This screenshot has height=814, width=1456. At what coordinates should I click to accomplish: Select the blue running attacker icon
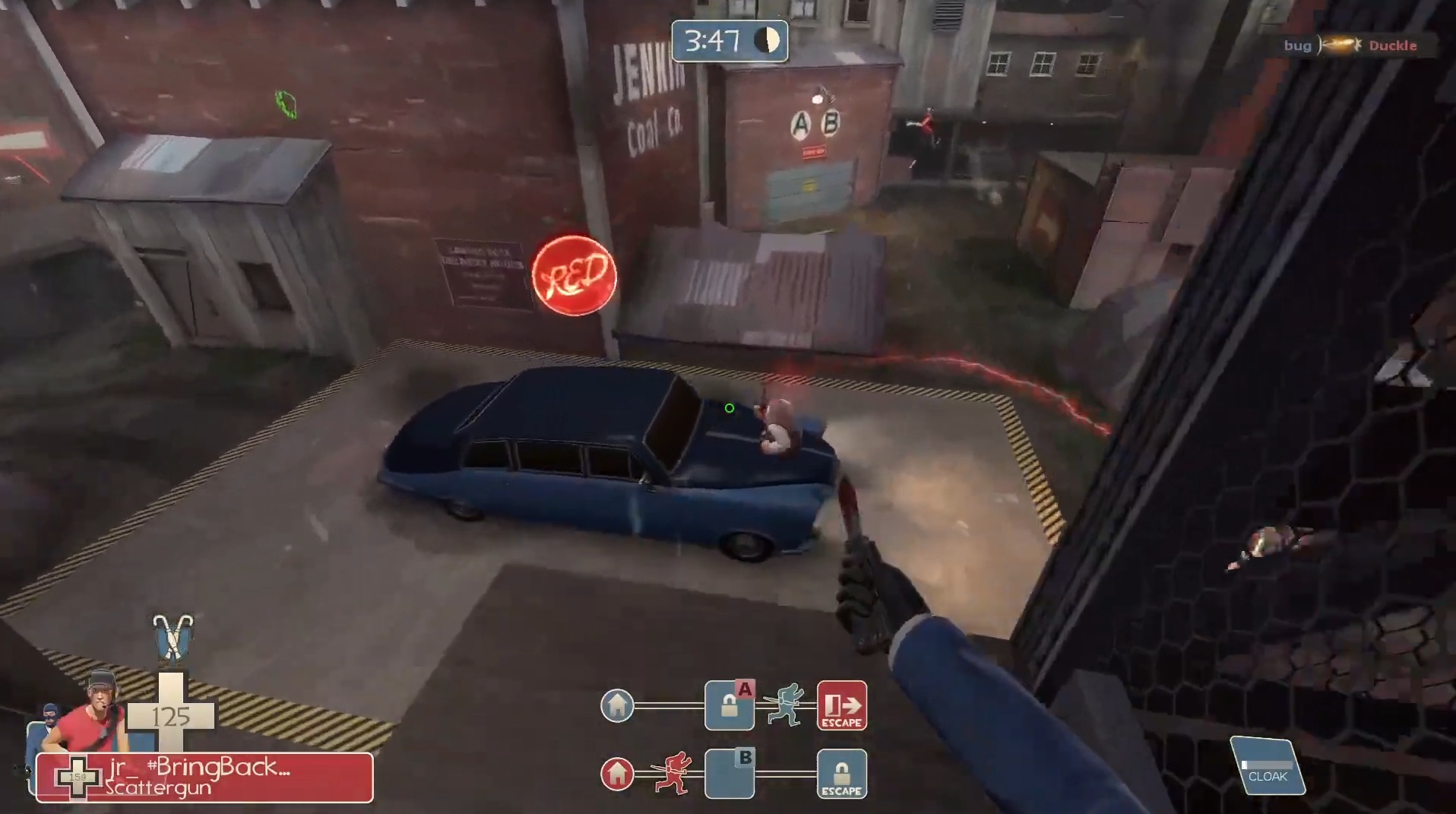(x=785, y=705)
